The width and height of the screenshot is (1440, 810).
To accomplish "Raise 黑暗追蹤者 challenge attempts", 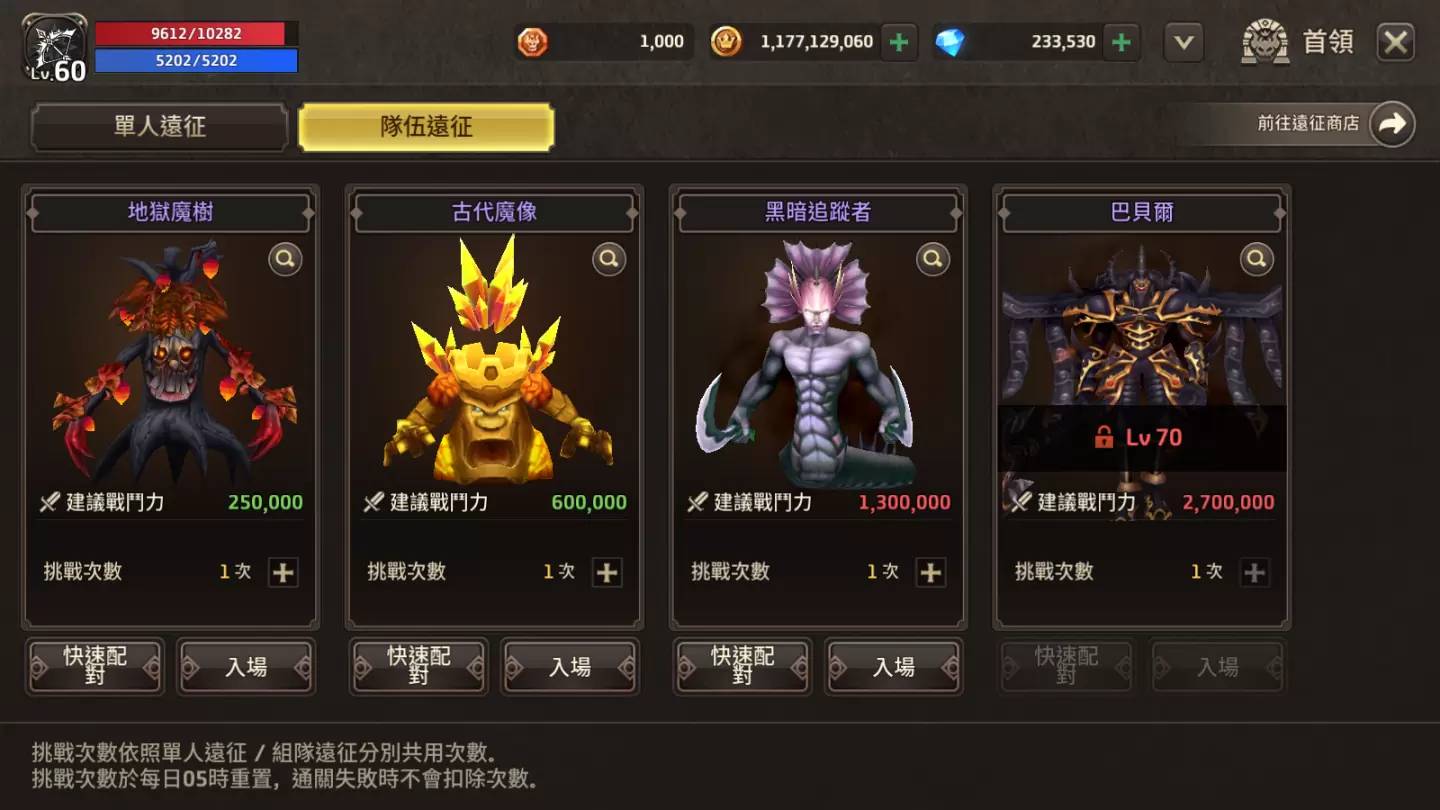I will [931, 572].
